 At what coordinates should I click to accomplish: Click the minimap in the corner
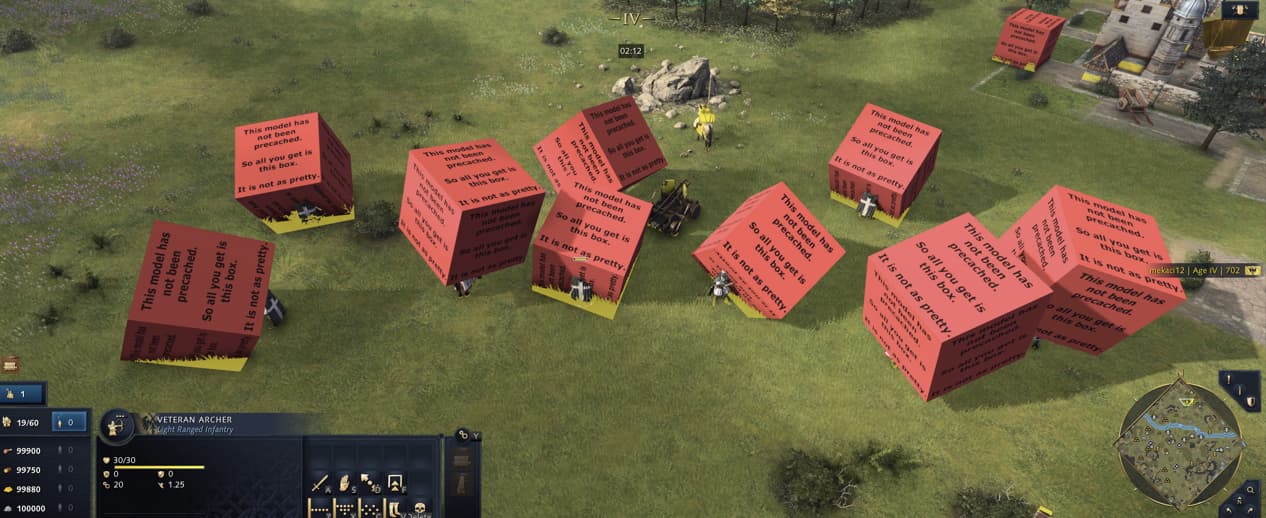tap(1178, 445)
